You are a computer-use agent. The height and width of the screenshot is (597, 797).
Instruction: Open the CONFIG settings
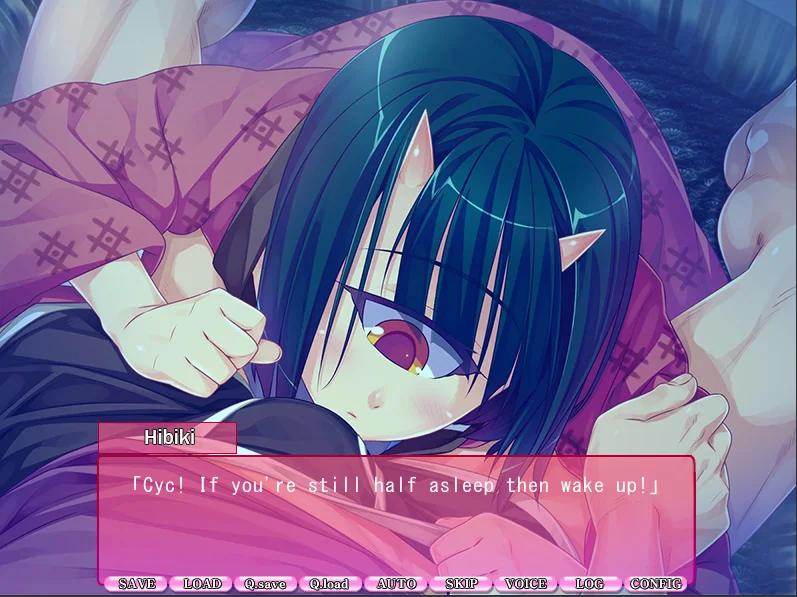(655, 584)
